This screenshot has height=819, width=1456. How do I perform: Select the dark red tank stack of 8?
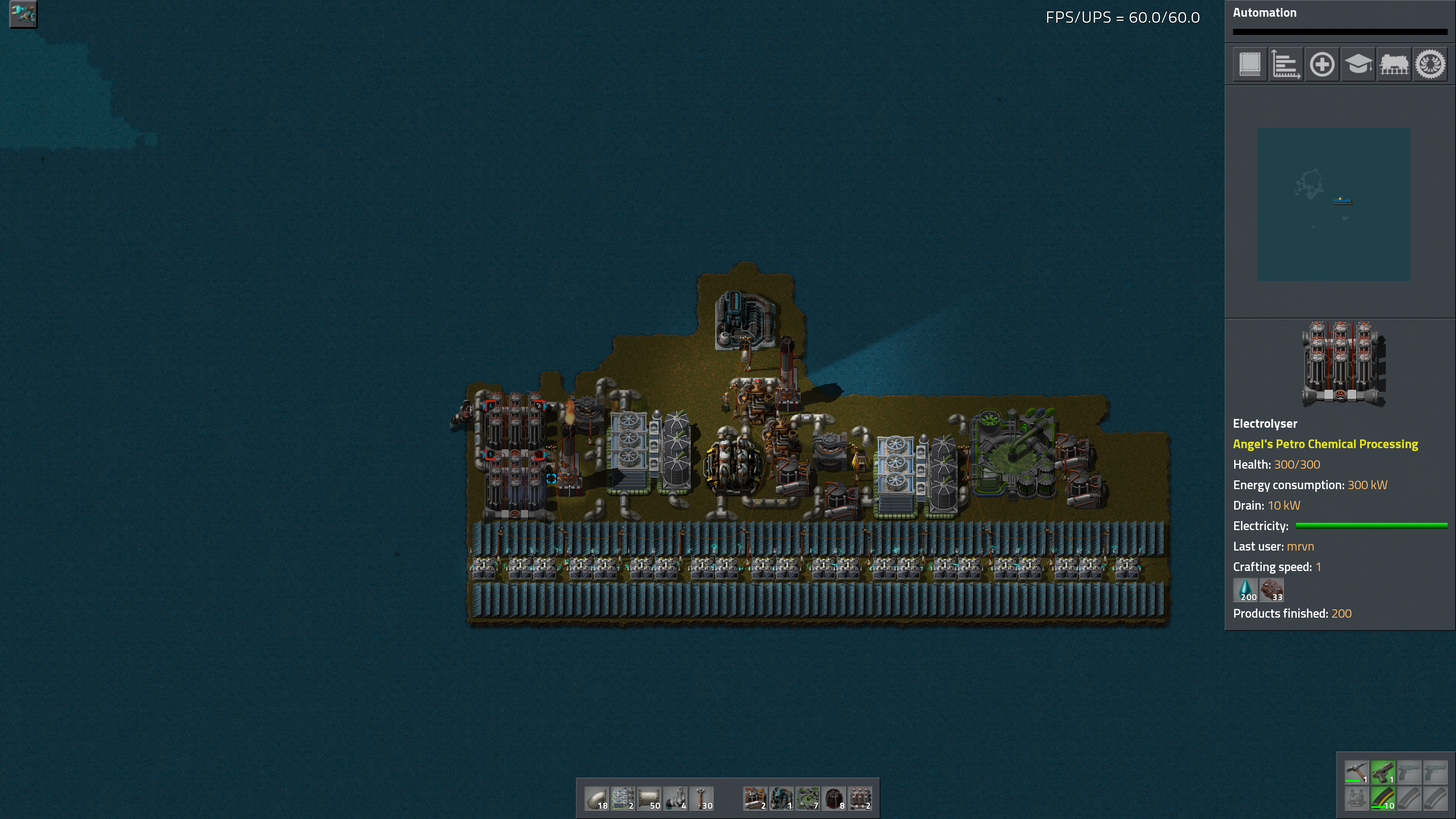pos(834,799)
